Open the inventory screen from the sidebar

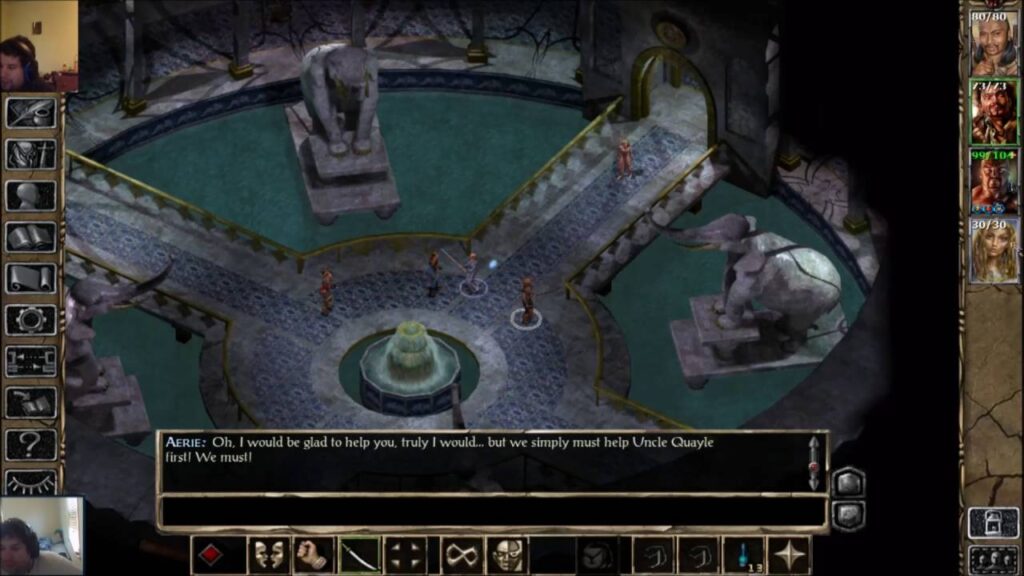pos(31,154)
